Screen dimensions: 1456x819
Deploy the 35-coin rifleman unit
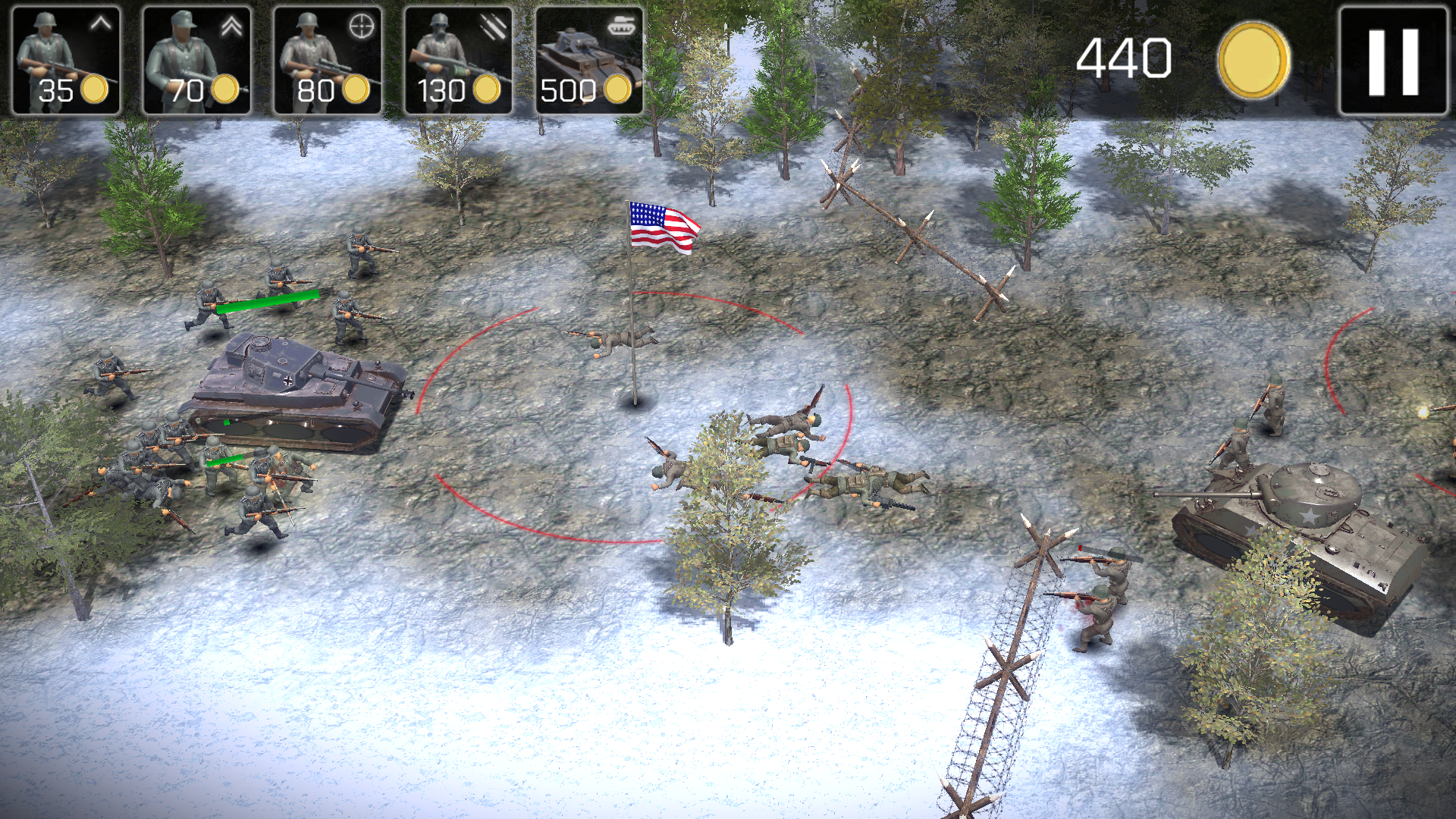coord(66,61)
